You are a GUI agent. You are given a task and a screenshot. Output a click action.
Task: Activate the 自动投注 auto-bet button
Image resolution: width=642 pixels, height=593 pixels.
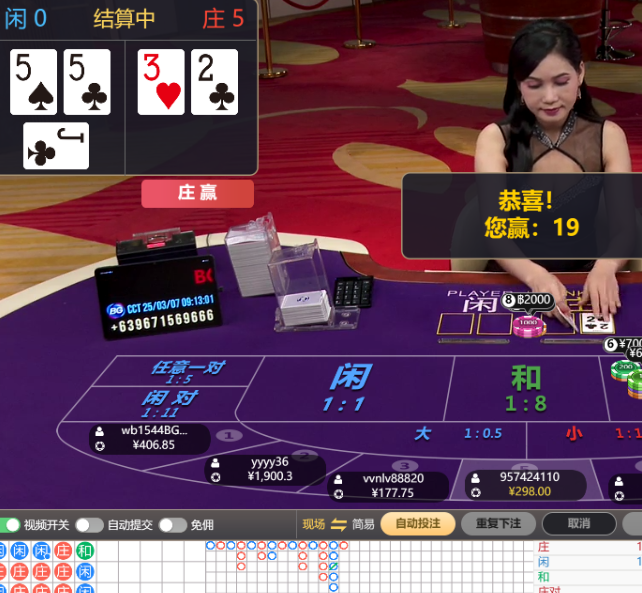[x=418, y=523]
